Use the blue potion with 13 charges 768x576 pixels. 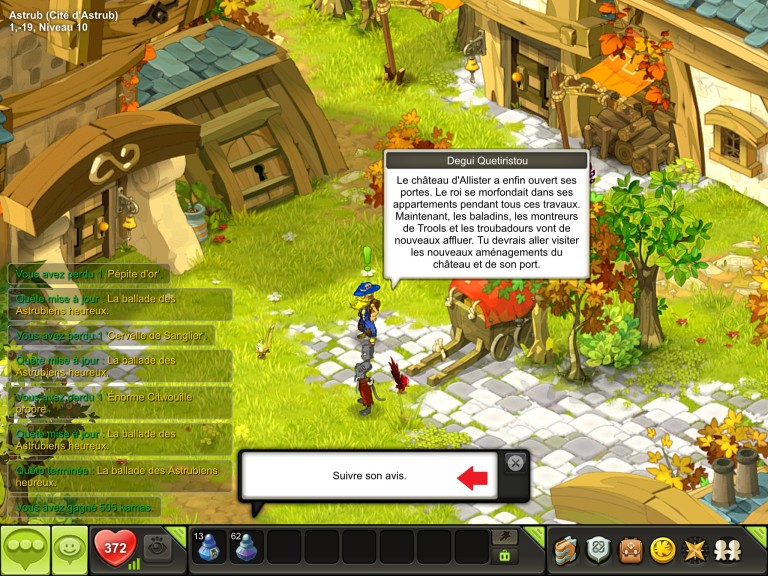pos(210,547)
